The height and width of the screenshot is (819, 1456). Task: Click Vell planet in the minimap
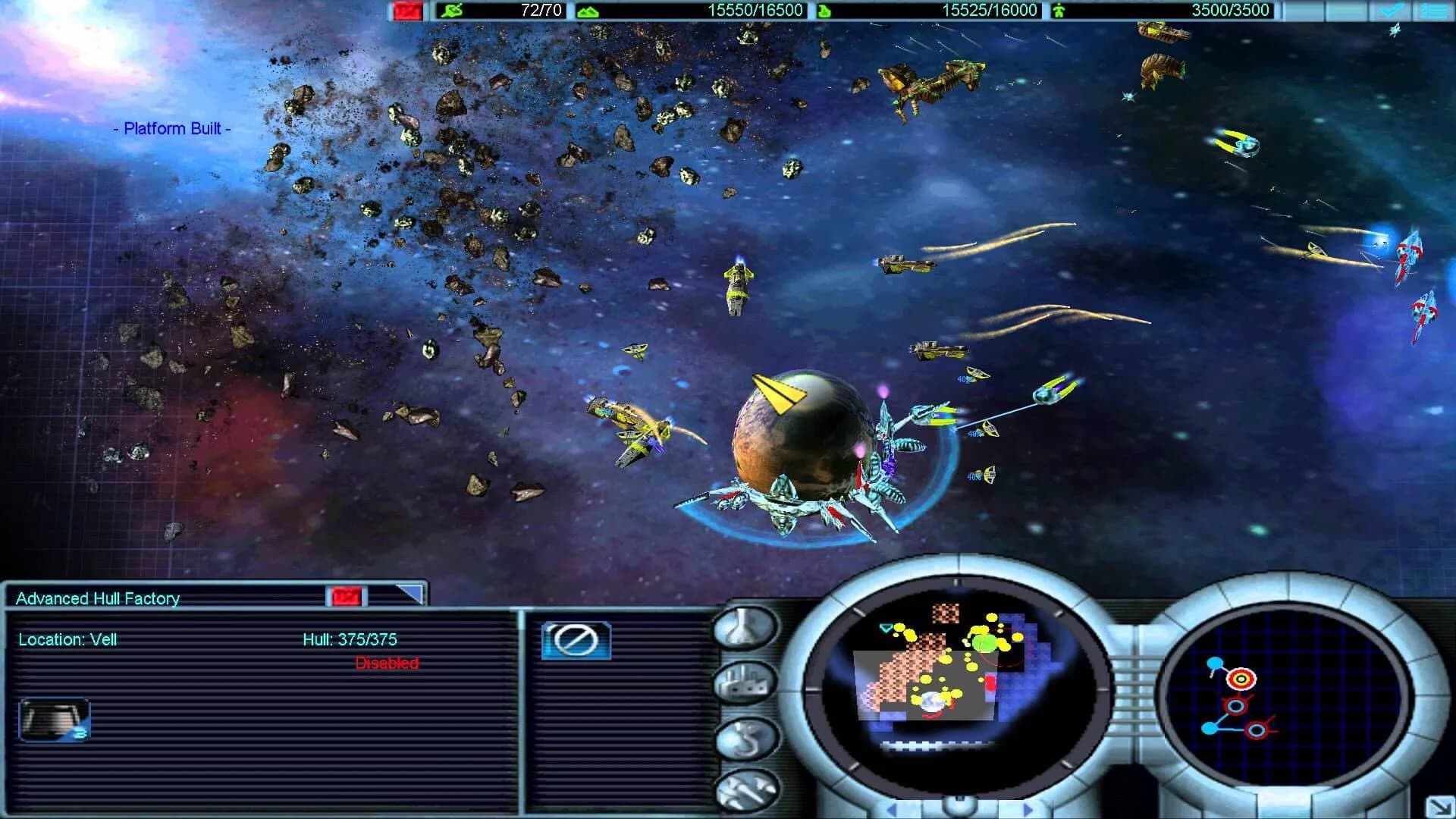[932, 701]
